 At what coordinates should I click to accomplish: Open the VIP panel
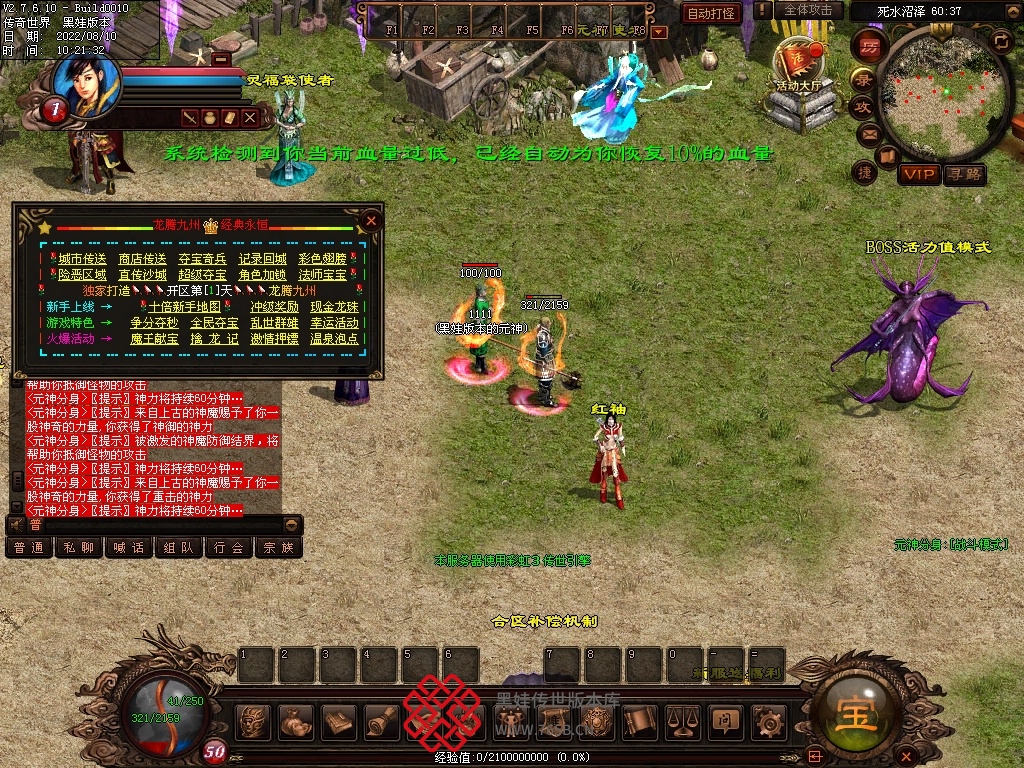(918, 175)
